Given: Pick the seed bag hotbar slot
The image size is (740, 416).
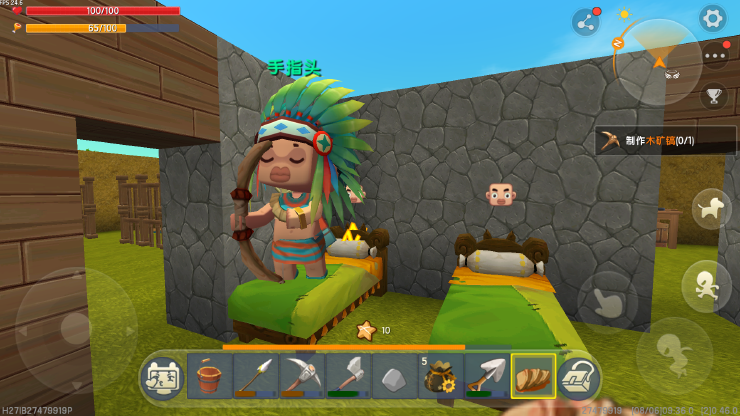Looking at the screenshot, I should (x=440, y=376).
